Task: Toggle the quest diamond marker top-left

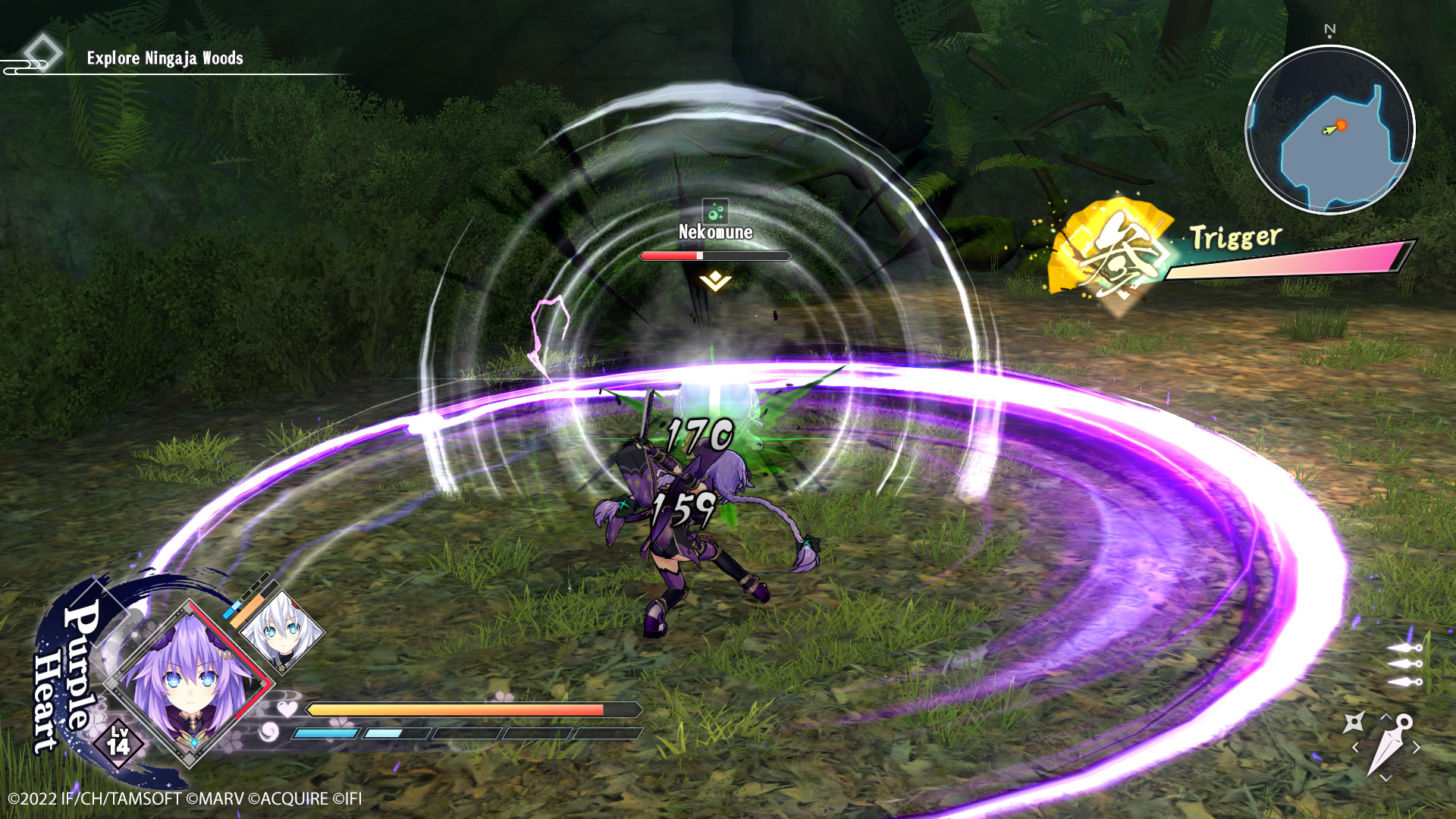Action: pos(44,52)
